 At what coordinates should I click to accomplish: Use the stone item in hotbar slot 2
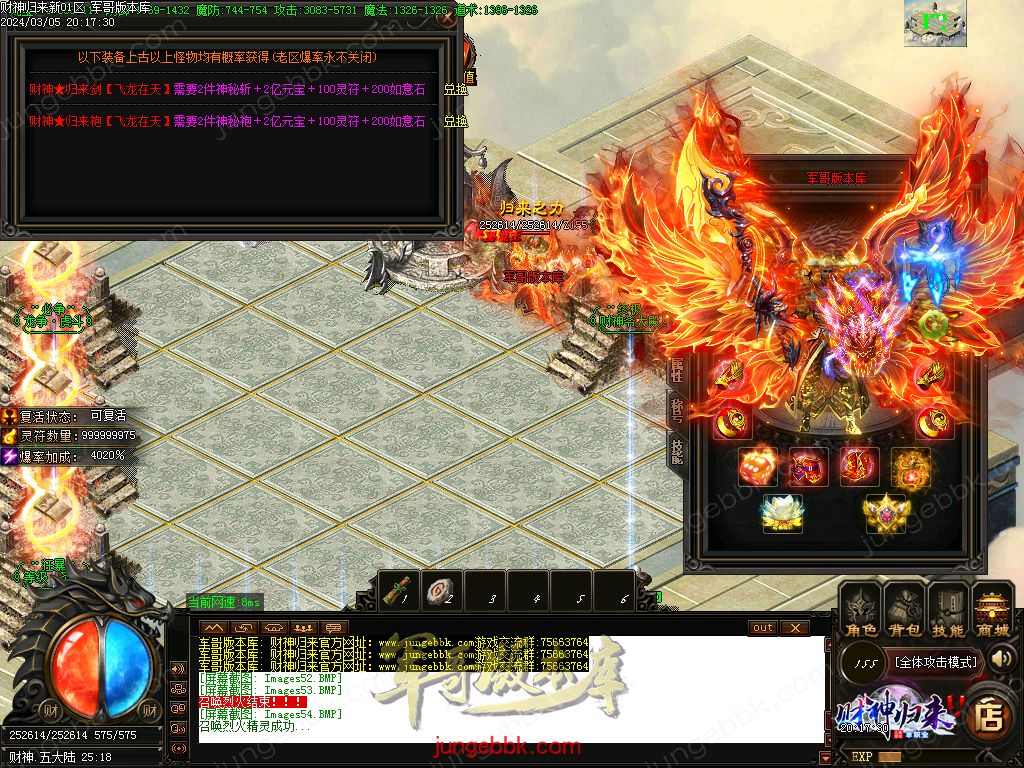pos(443,591)
